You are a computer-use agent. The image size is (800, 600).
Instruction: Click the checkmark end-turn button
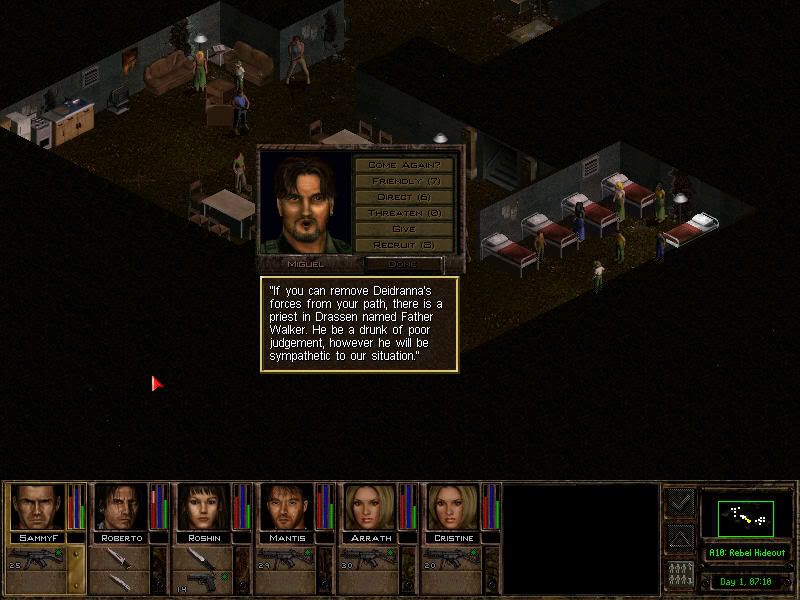[x=680, y=504]
